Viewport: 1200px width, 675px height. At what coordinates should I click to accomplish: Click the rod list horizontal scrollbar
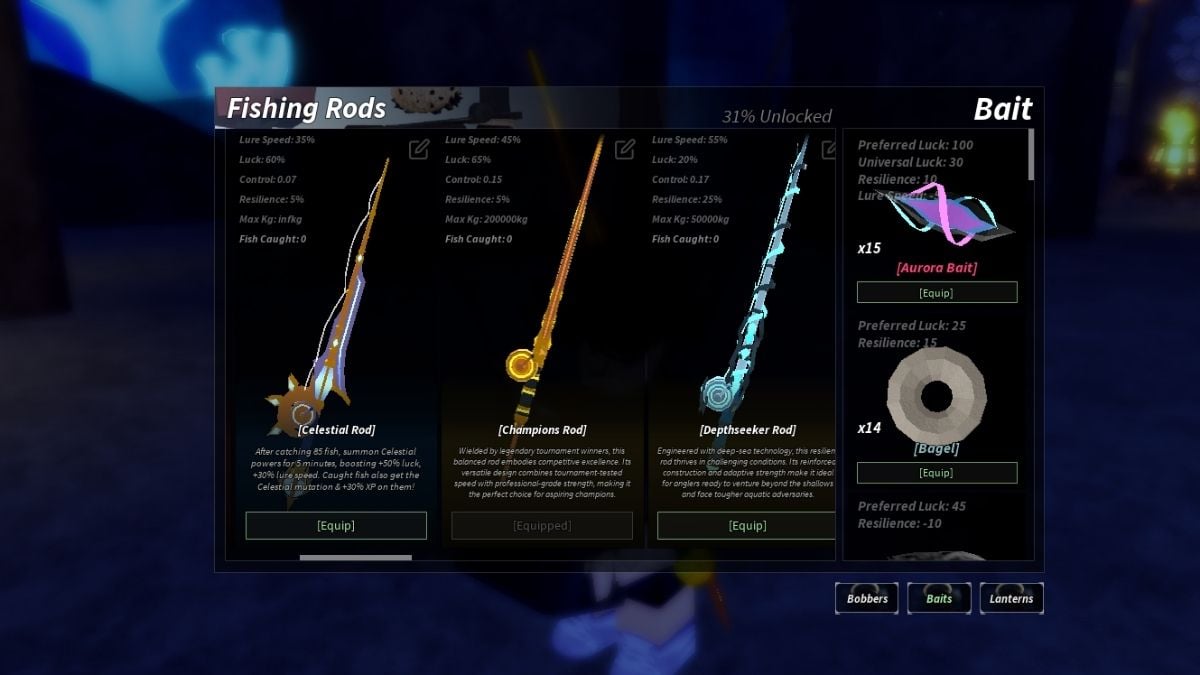356,557
